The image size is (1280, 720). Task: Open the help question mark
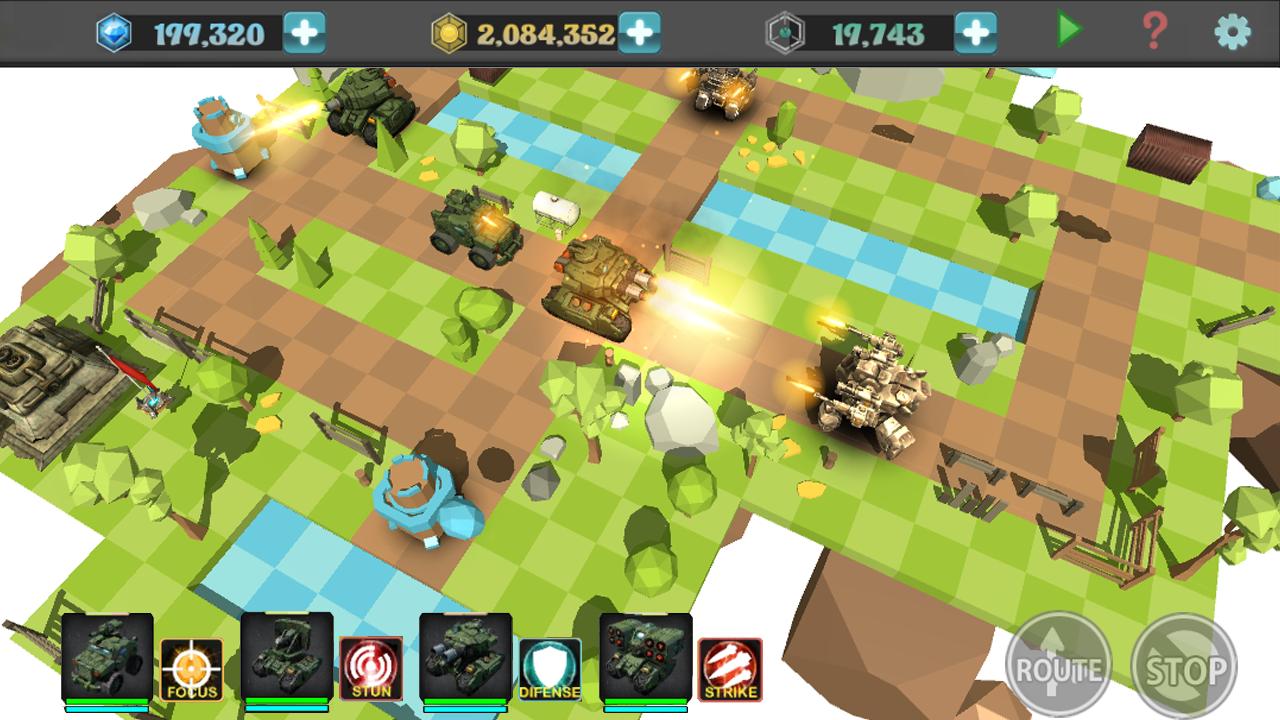[x=1155, y=31]
